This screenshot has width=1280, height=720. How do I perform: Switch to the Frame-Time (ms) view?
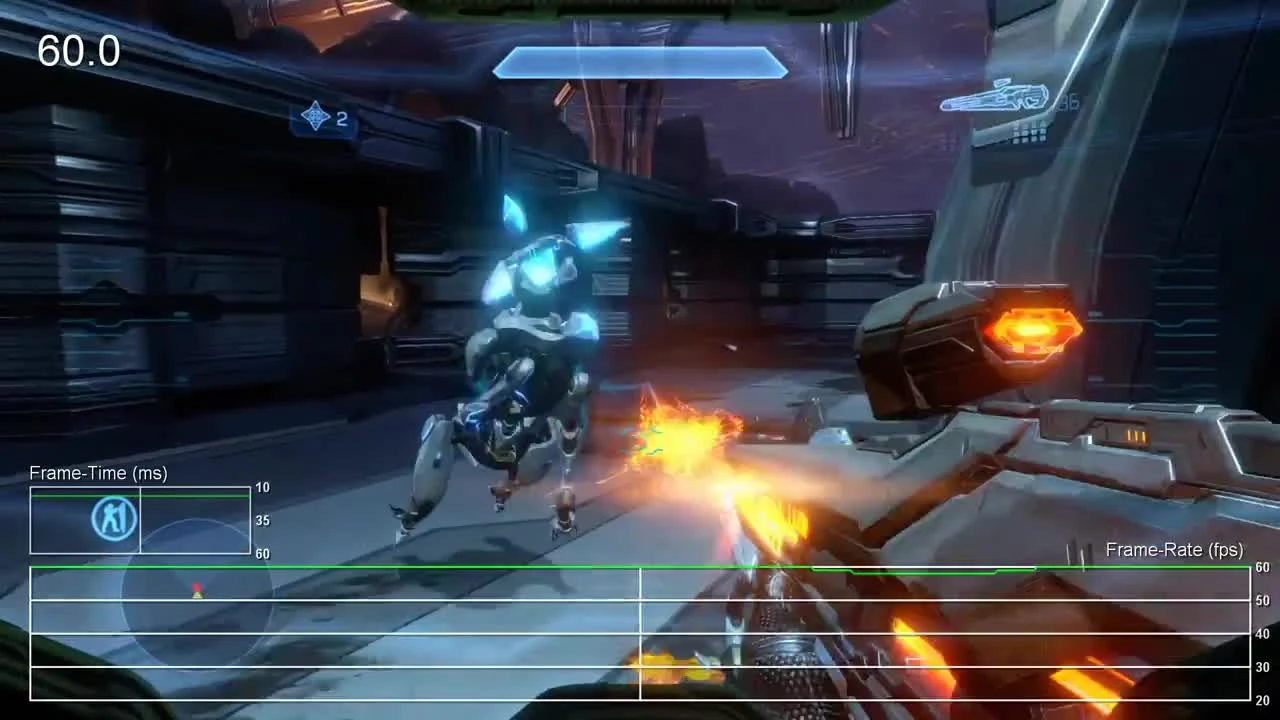tap(100, 473)
